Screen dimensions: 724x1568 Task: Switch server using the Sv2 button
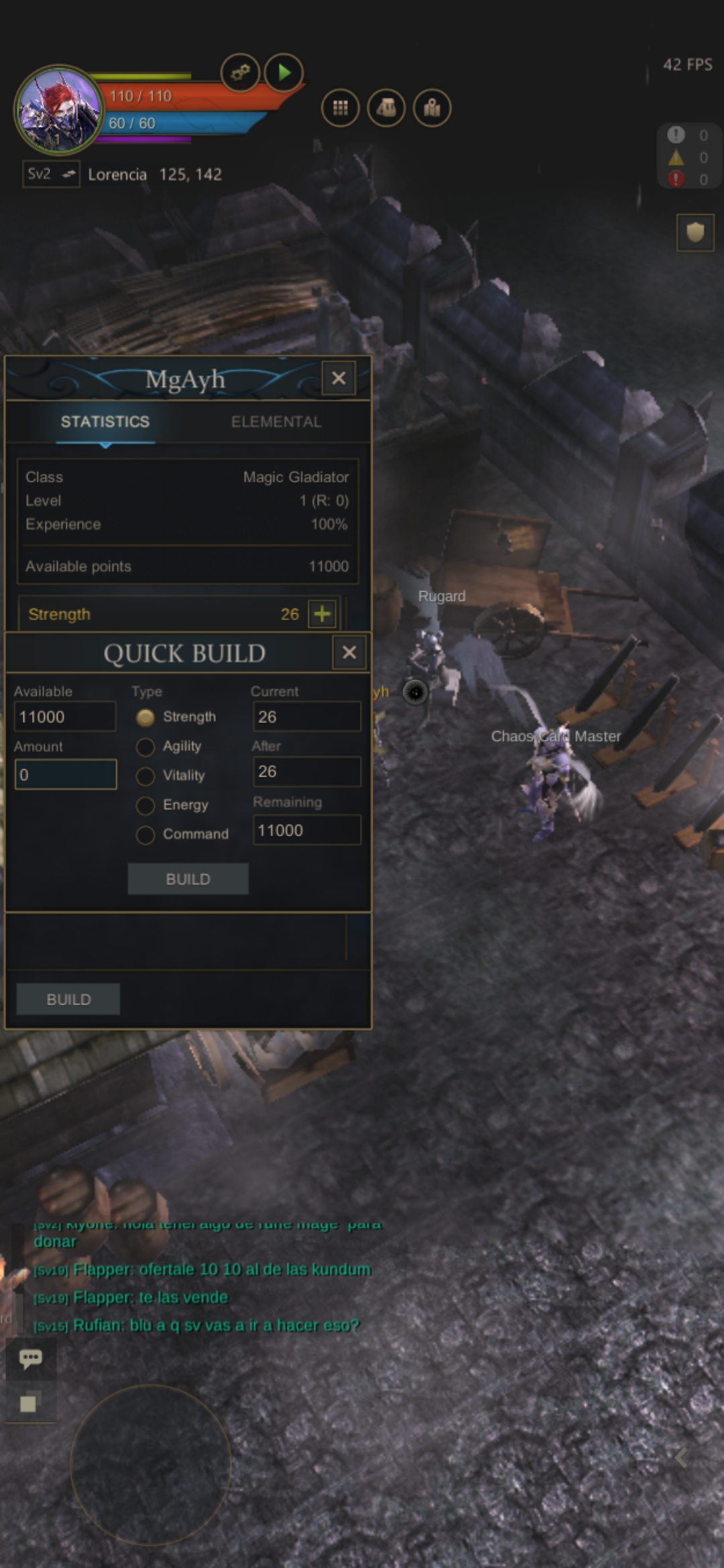(51, 174)
